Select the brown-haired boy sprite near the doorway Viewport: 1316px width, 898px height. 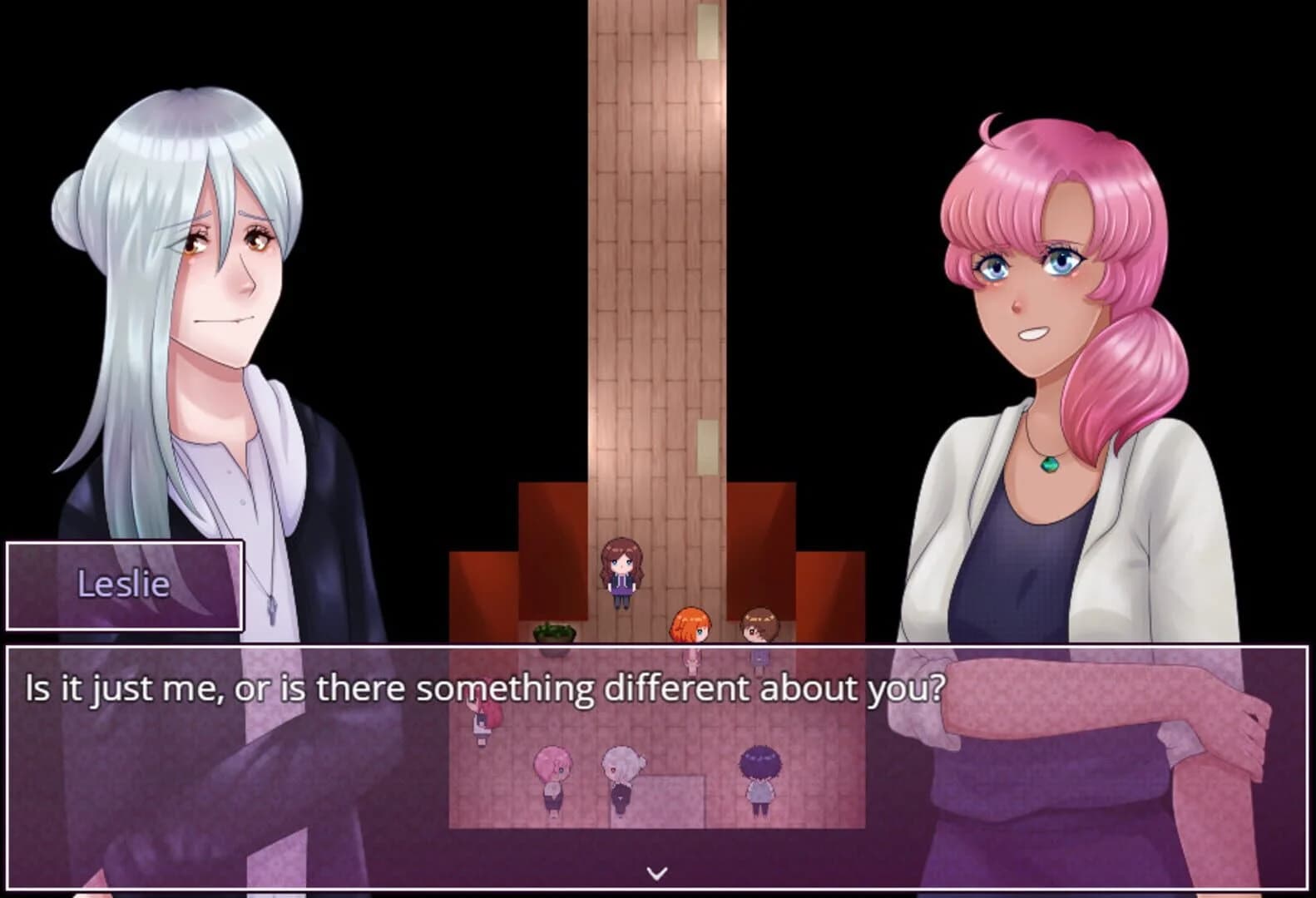coord(759,625)
